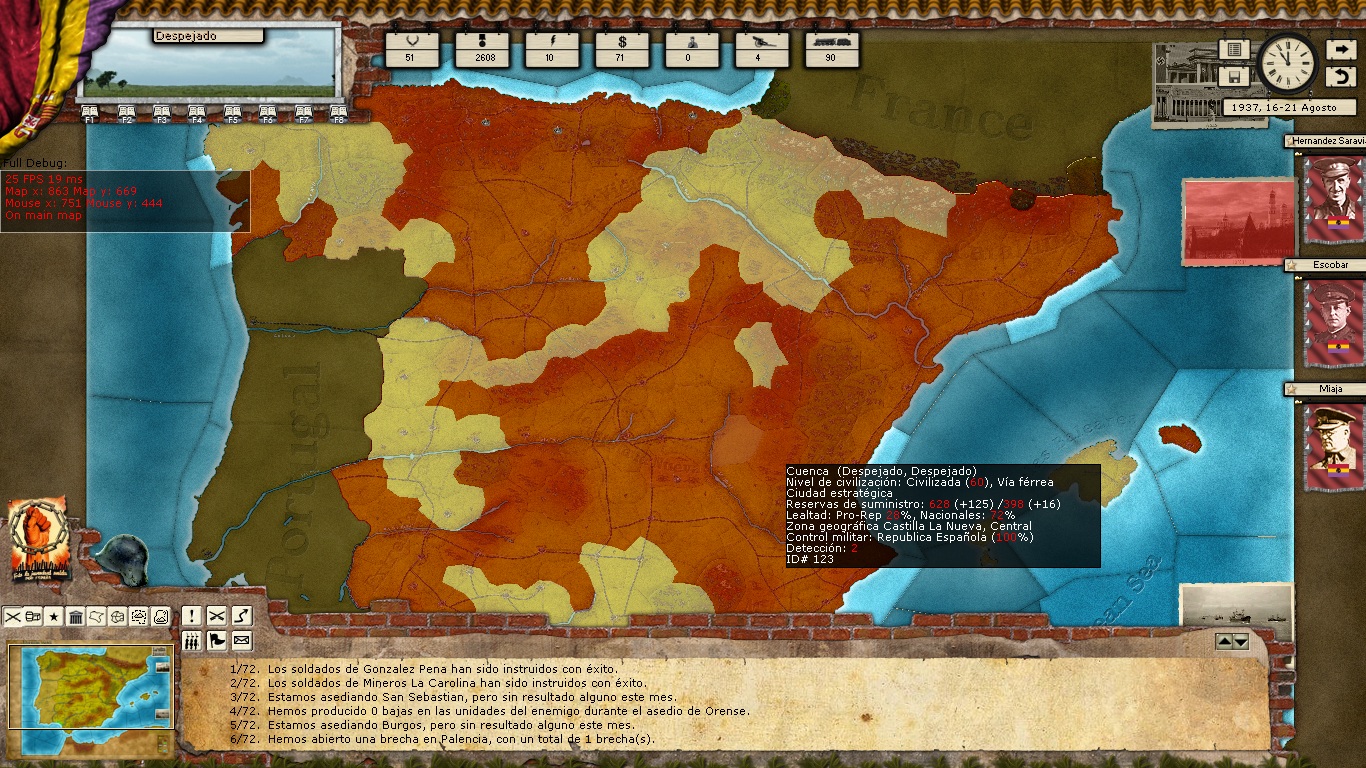The image size is (1366, 768).
Task: Toggle the black flag message filter
Action: pyautogui.click(x=216, y=640)
